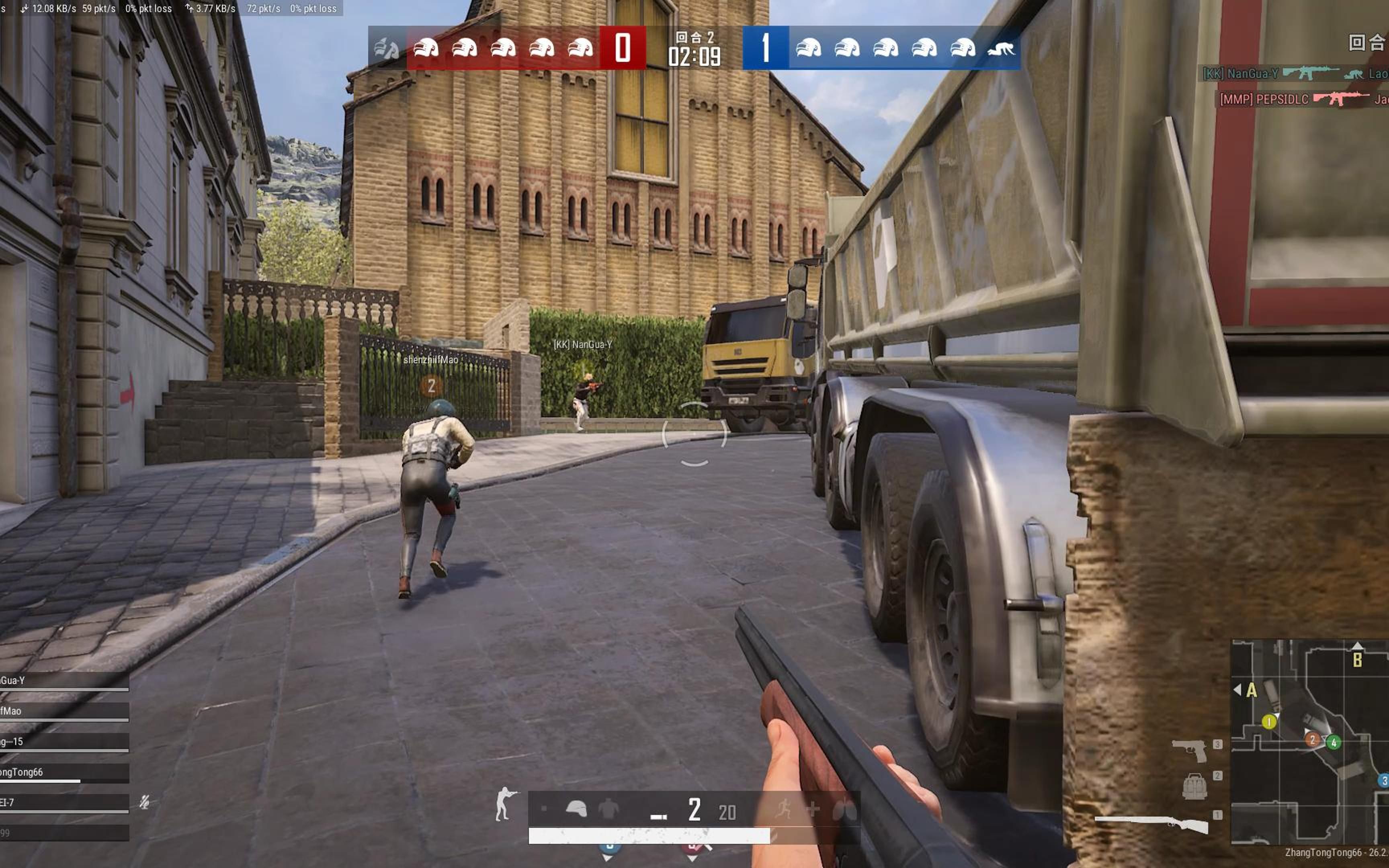The width and height of the screenshot is (1389, 868).
Task: Select the ongTong66 teammate row
Action: pos(63,772)
